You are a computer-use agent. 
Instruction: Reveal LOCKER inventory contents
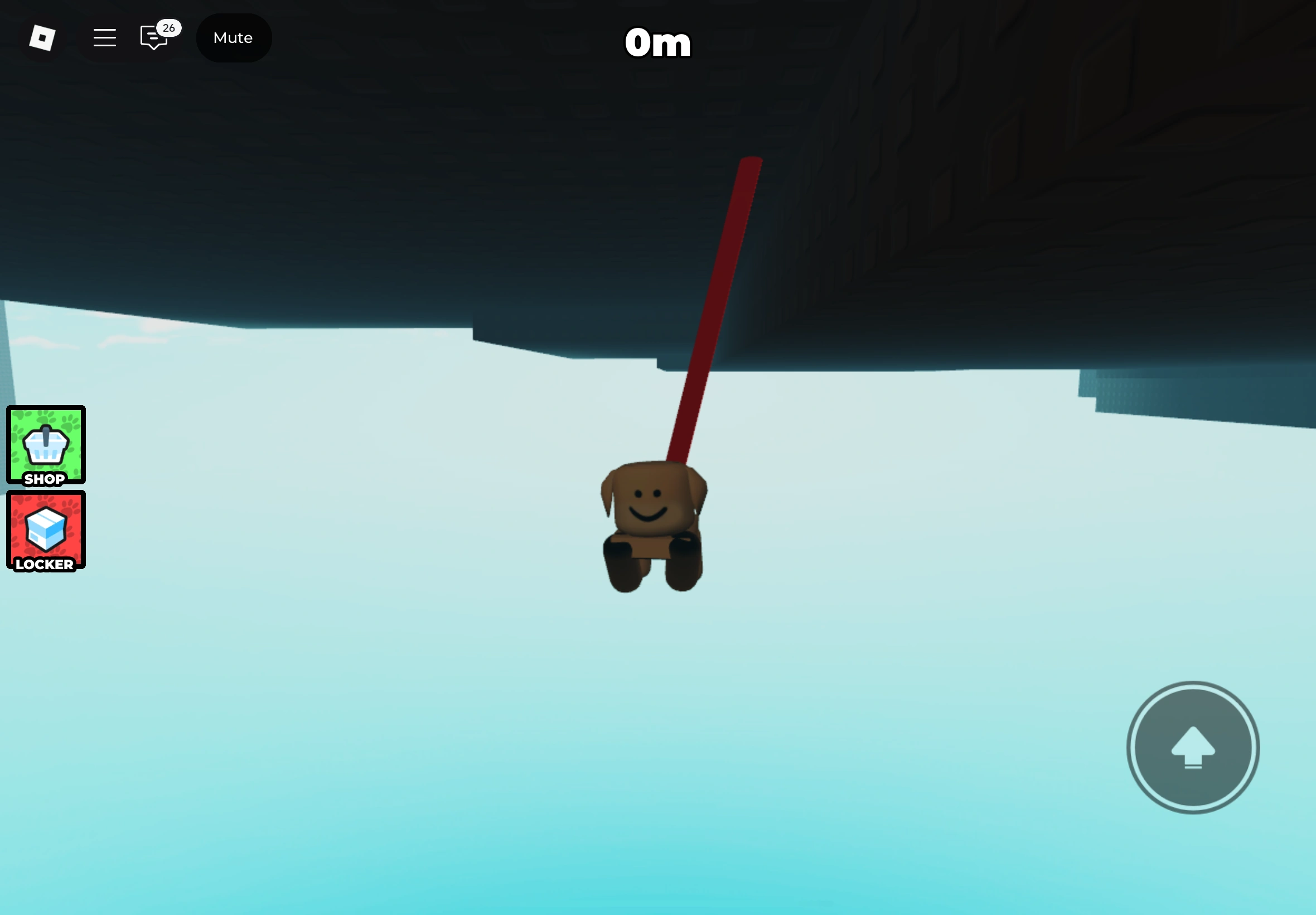pyautogui.click(x=45, y=531)
